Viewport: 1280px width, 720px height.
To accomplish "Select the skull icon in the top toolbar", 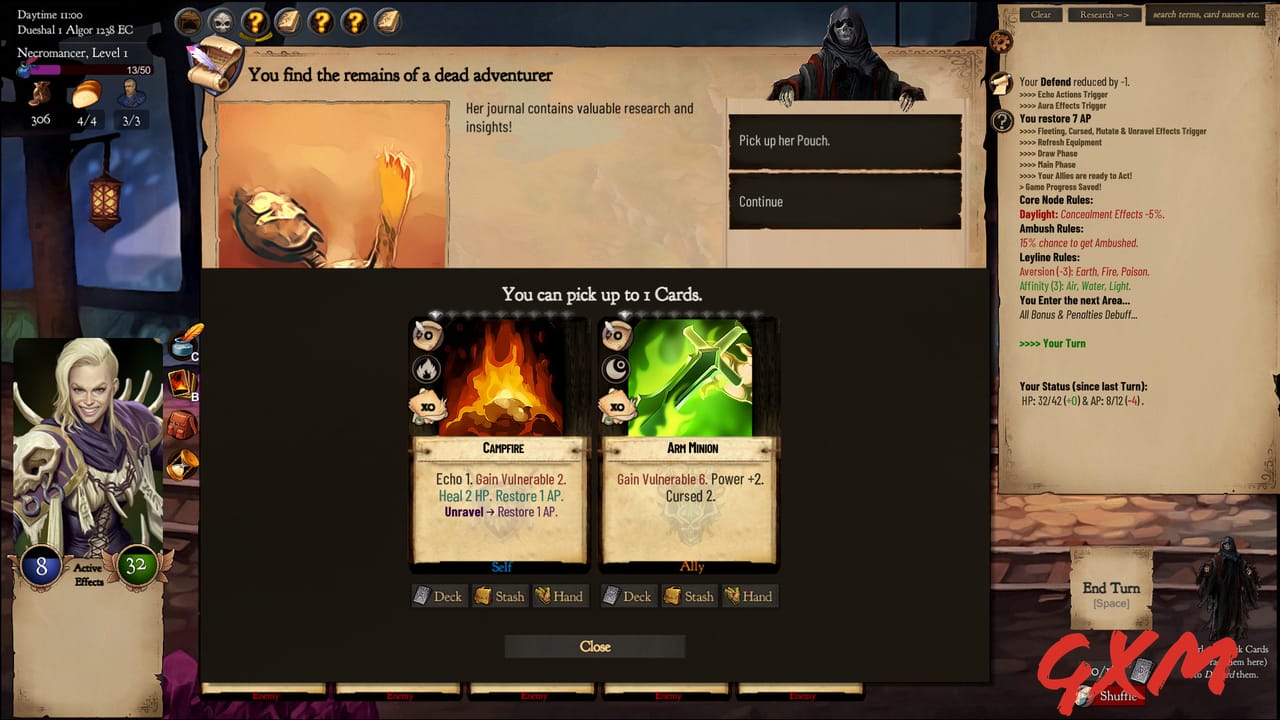I will pyautogui.click(x=222, y=21).
